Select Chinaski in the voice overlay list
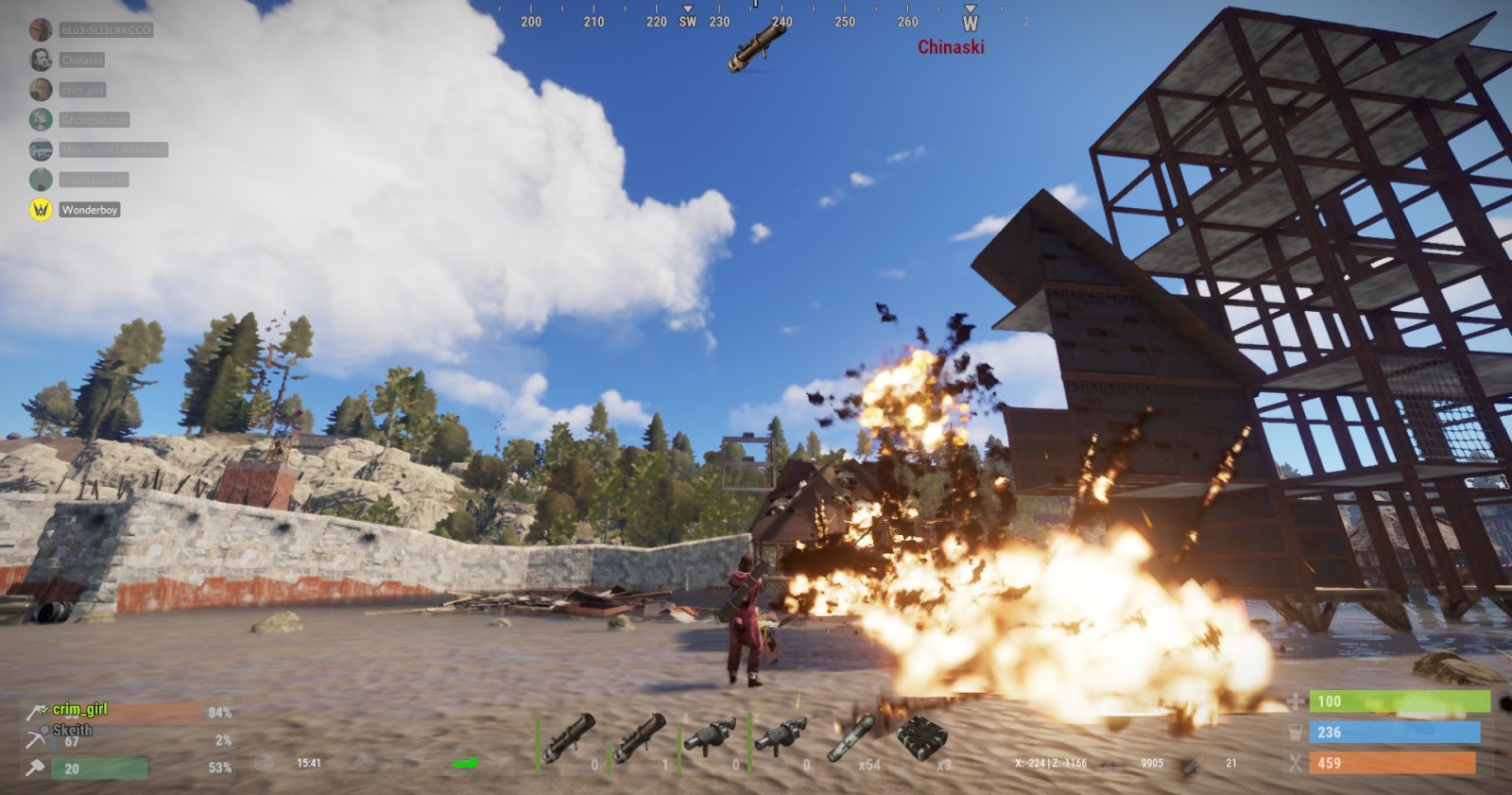1512x795 pixels. (x=81, y=60)
